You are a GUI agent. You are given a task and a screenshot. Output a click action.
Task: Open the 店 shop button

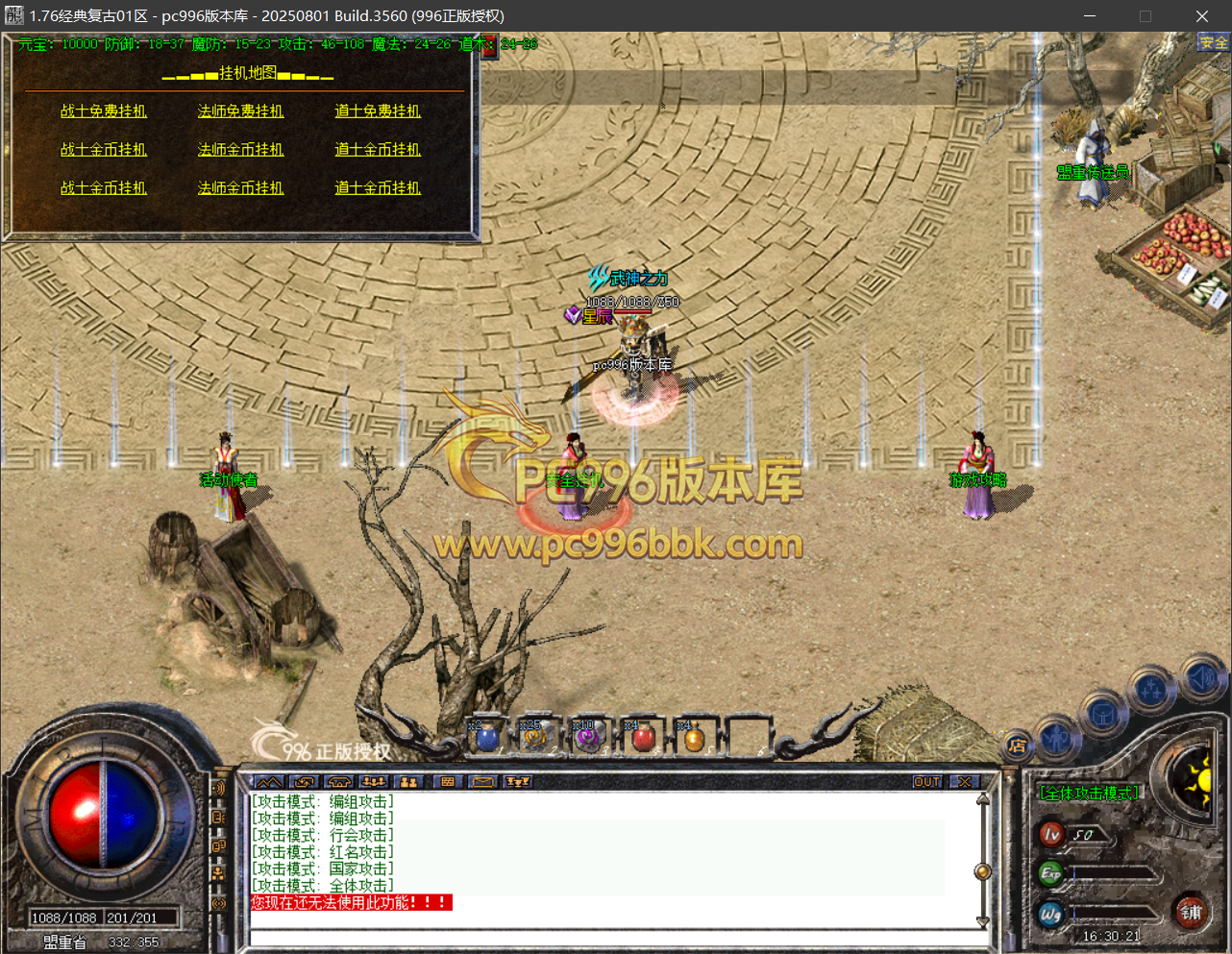click(1017, 746)
